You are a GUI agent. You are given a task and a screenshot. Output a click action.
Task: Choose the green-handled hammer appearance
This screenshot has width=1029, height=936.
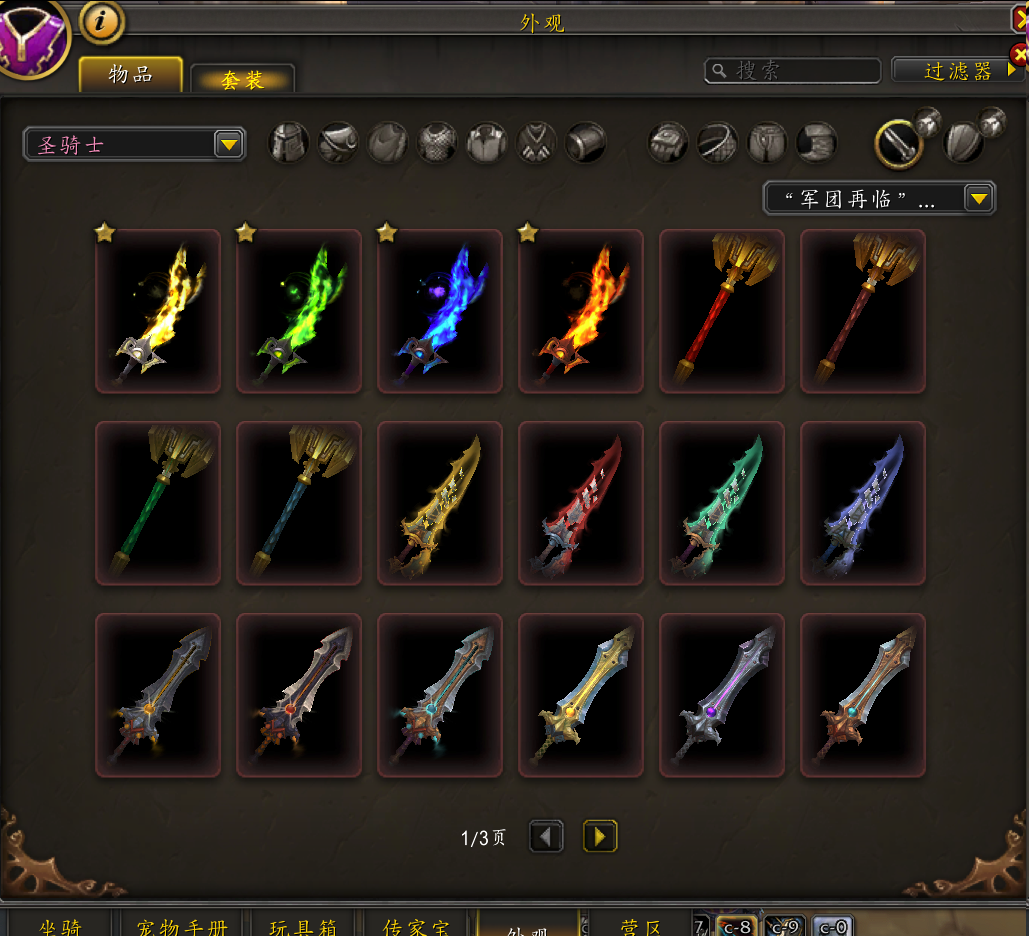pos(158,503)
